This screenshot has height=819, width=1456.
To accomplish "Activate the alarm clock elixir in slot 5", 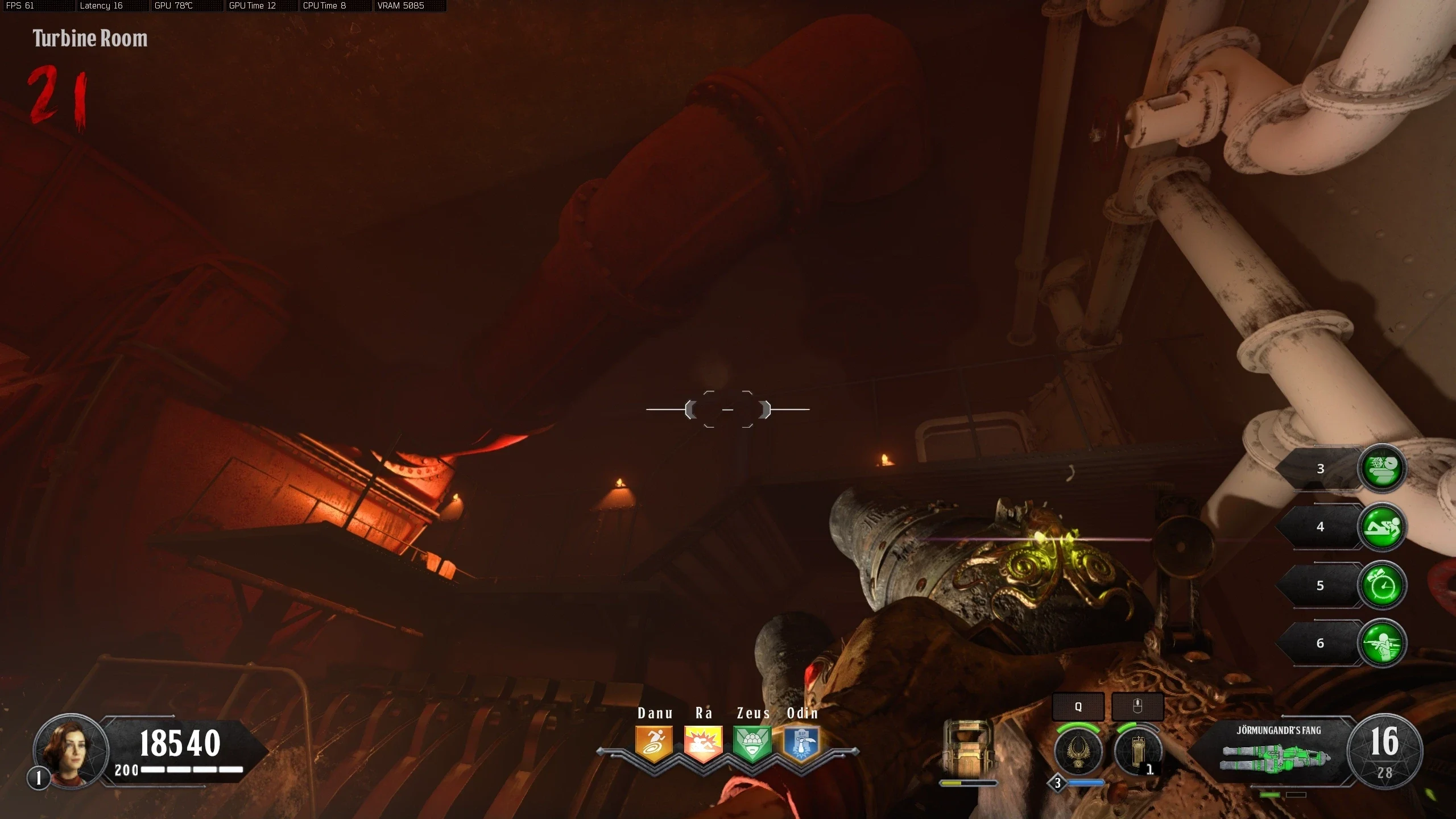I will coord(1381,586).
